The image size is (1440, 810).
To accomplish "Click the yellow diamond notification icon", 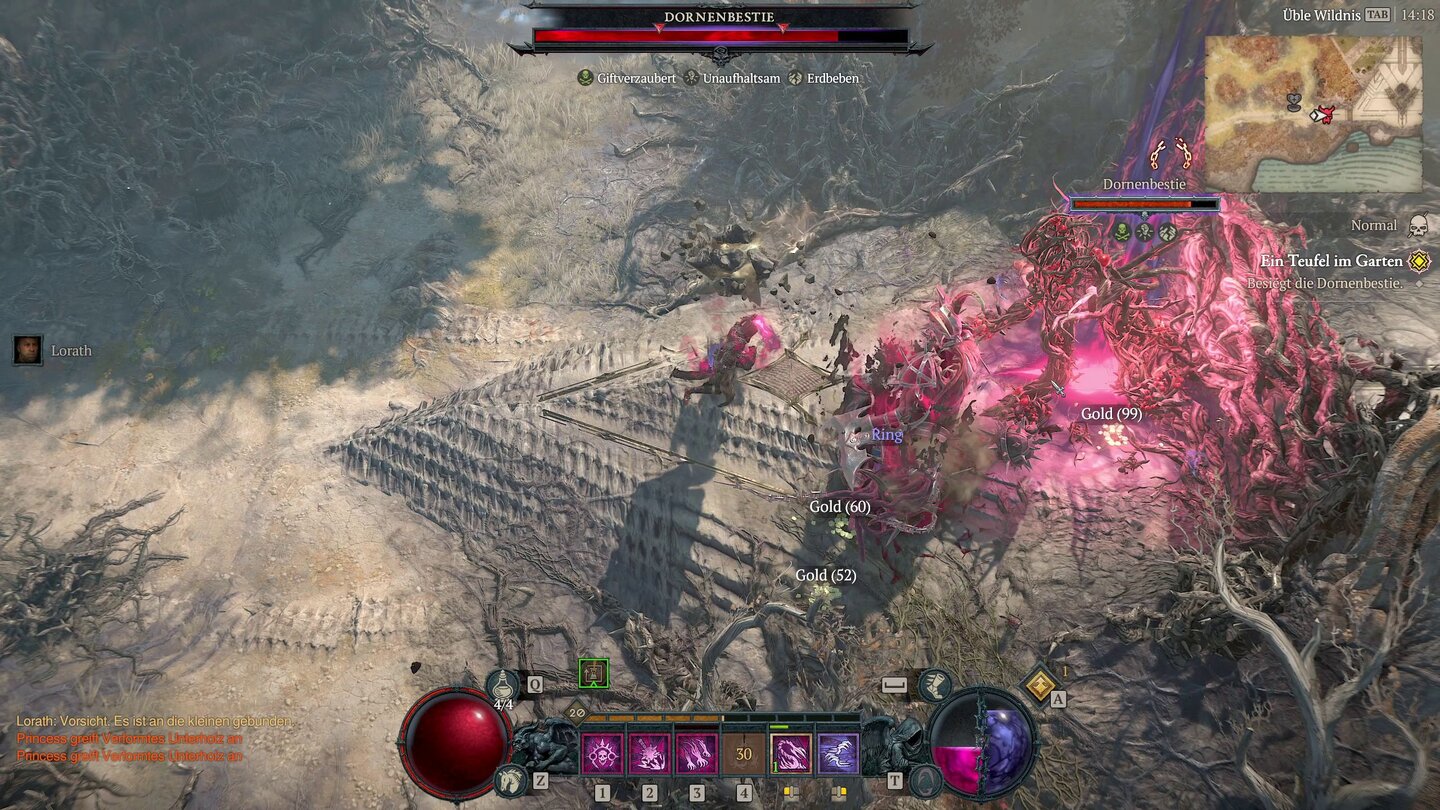I will [1039, 686].
